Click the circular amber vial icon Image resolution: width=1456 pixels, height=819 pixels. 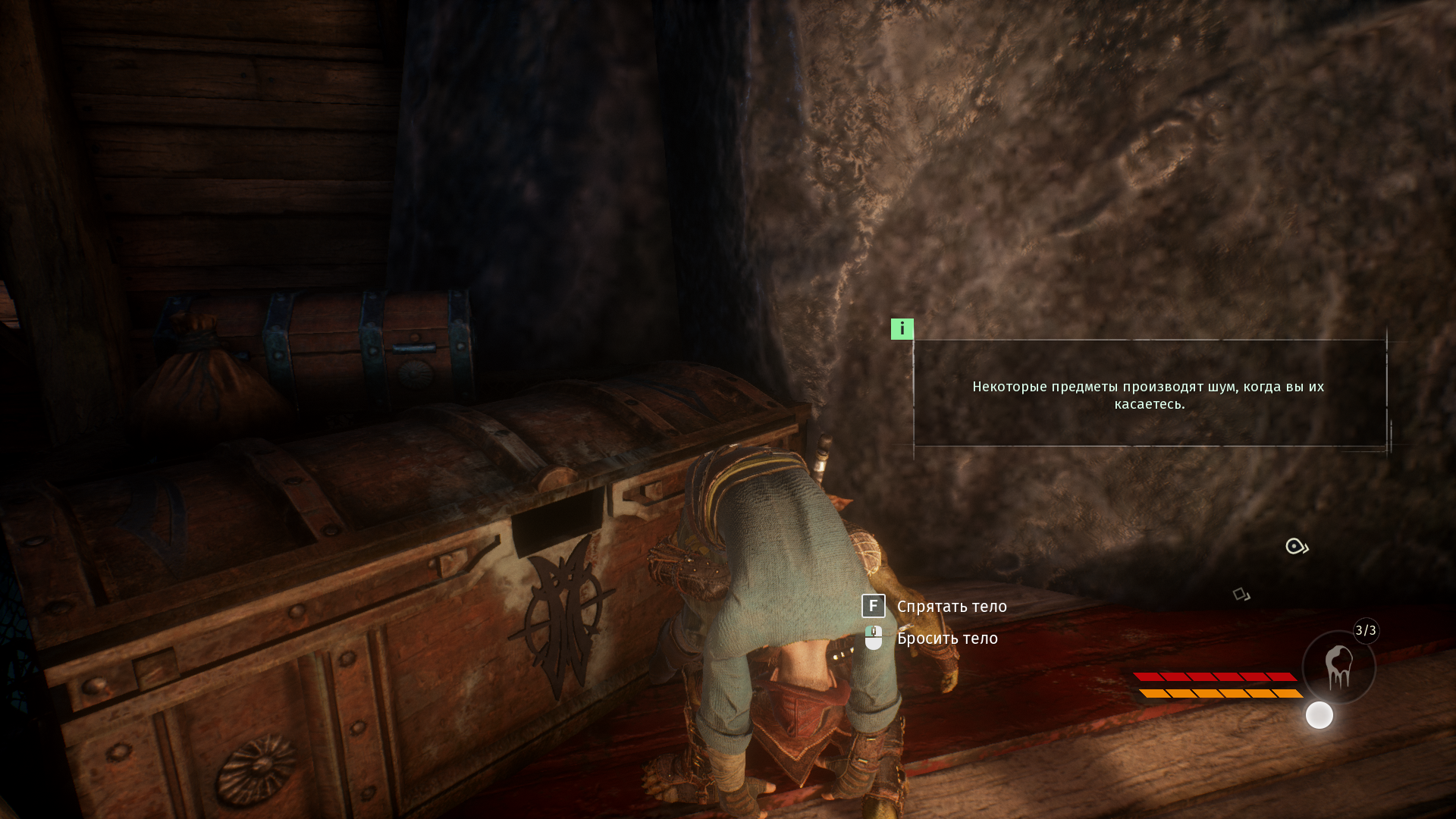pos(1338,667)
